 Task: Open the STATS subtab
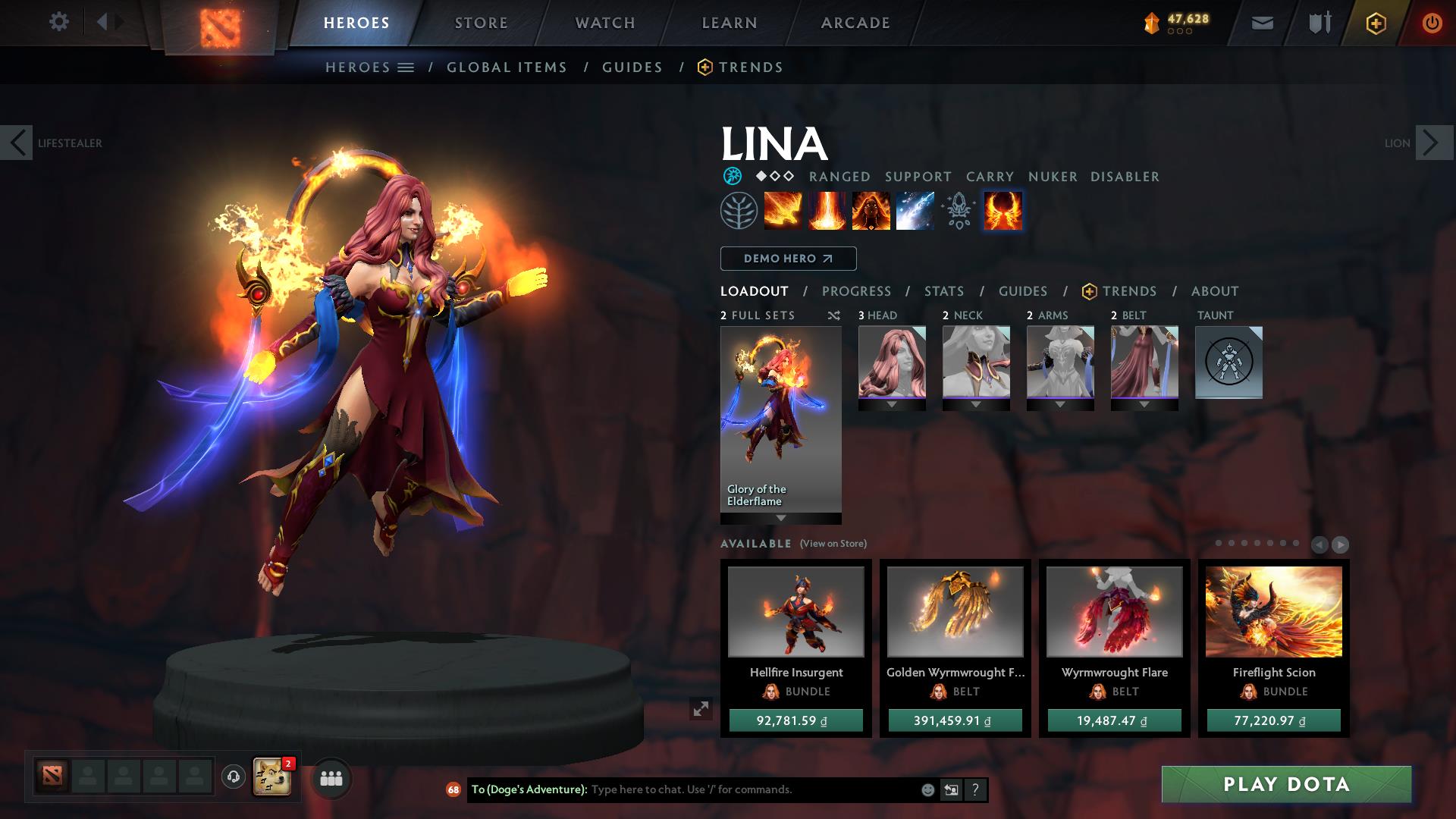pyautogui.click(x=943, y=290)
